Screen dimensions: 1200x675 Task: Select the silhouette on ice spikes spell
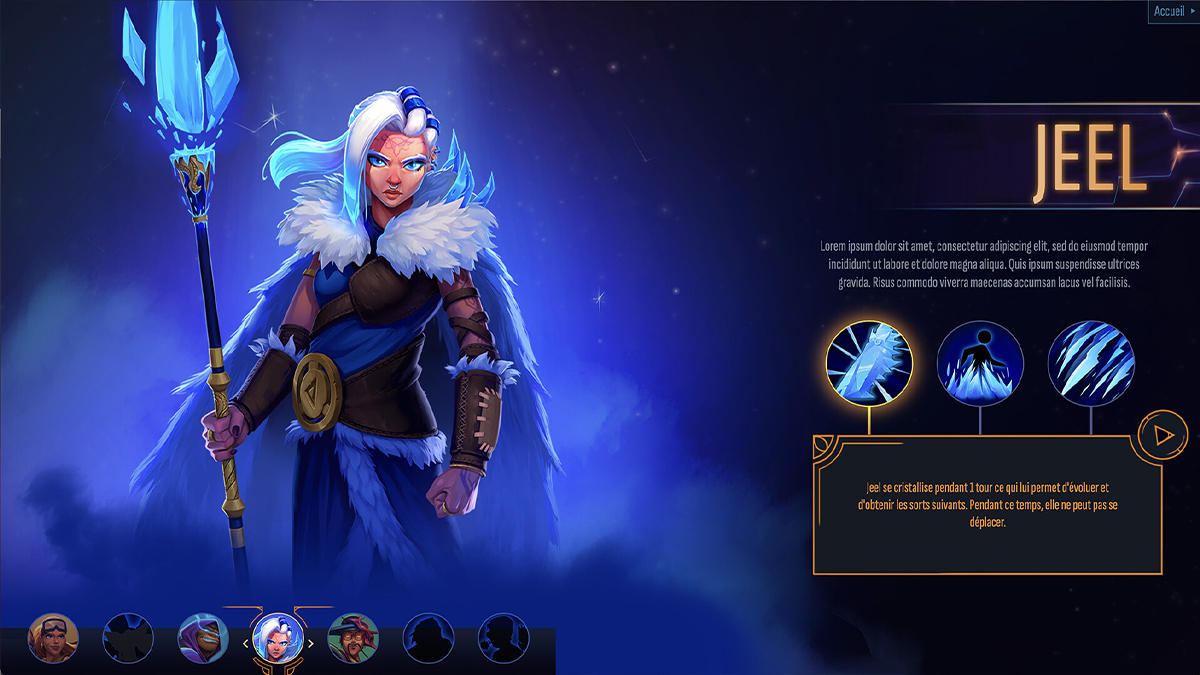pos(980,363)
